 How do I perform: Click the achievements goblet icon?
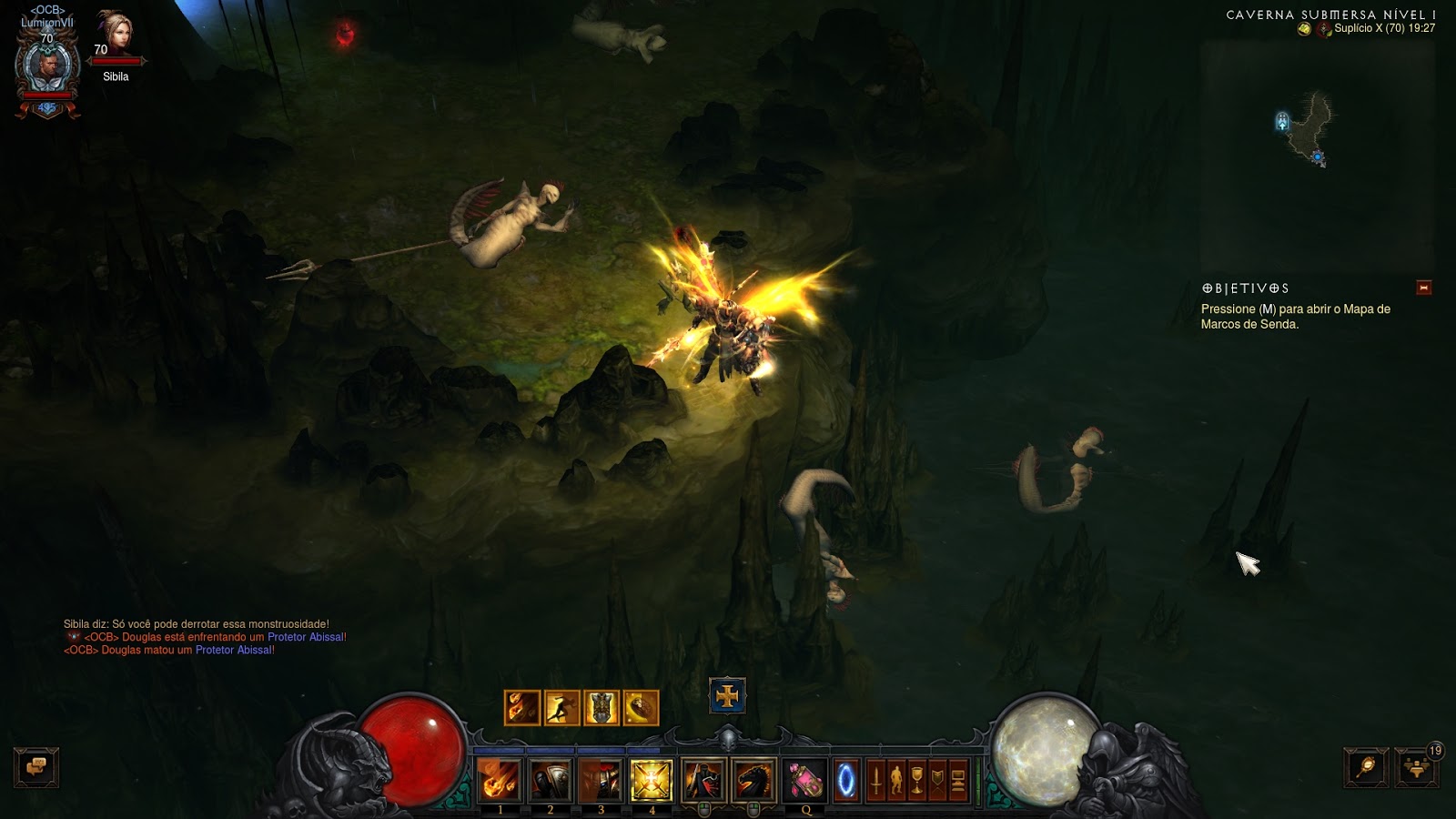917,779
